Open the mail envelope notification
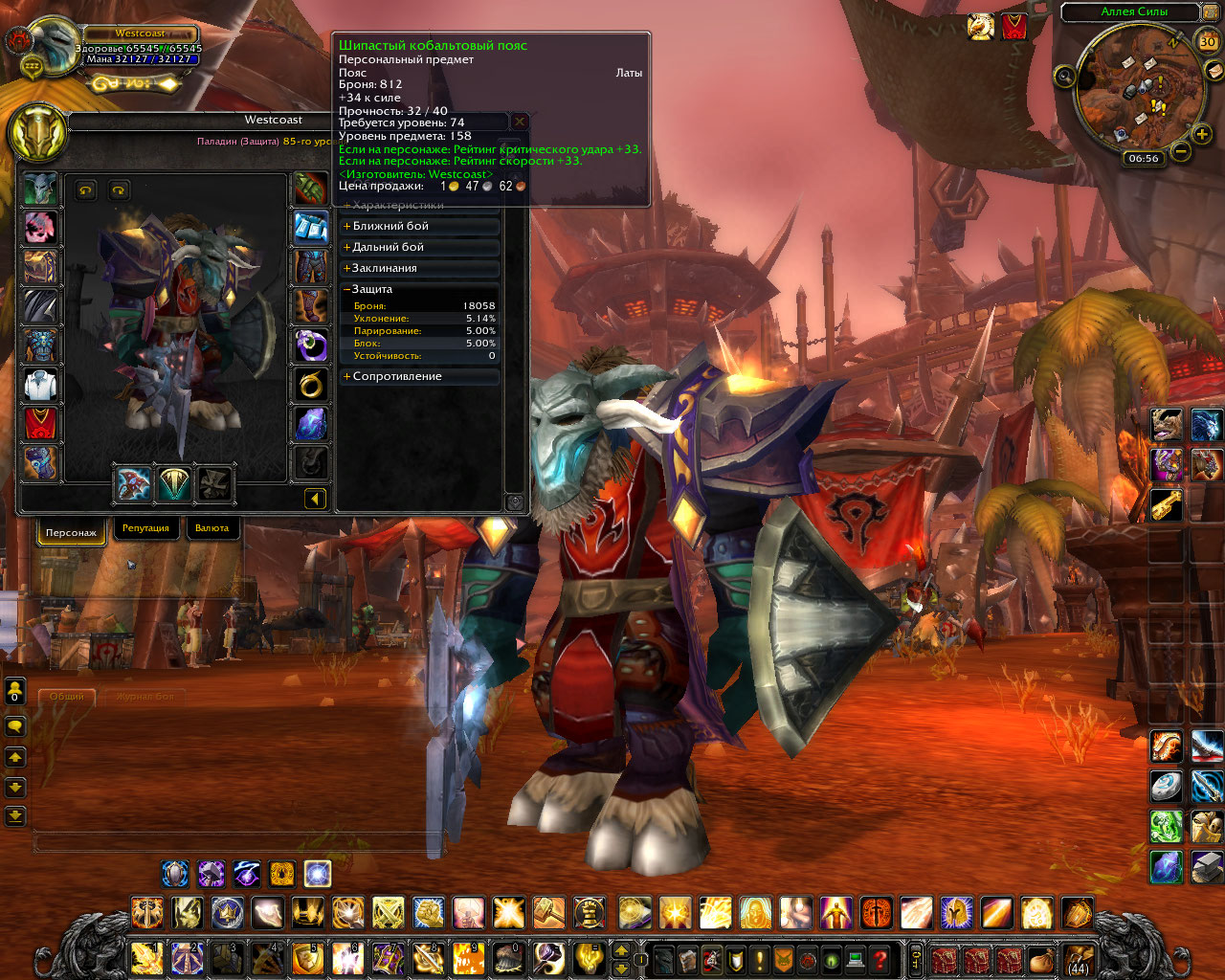1225x980 pixels. [1214, 71]
